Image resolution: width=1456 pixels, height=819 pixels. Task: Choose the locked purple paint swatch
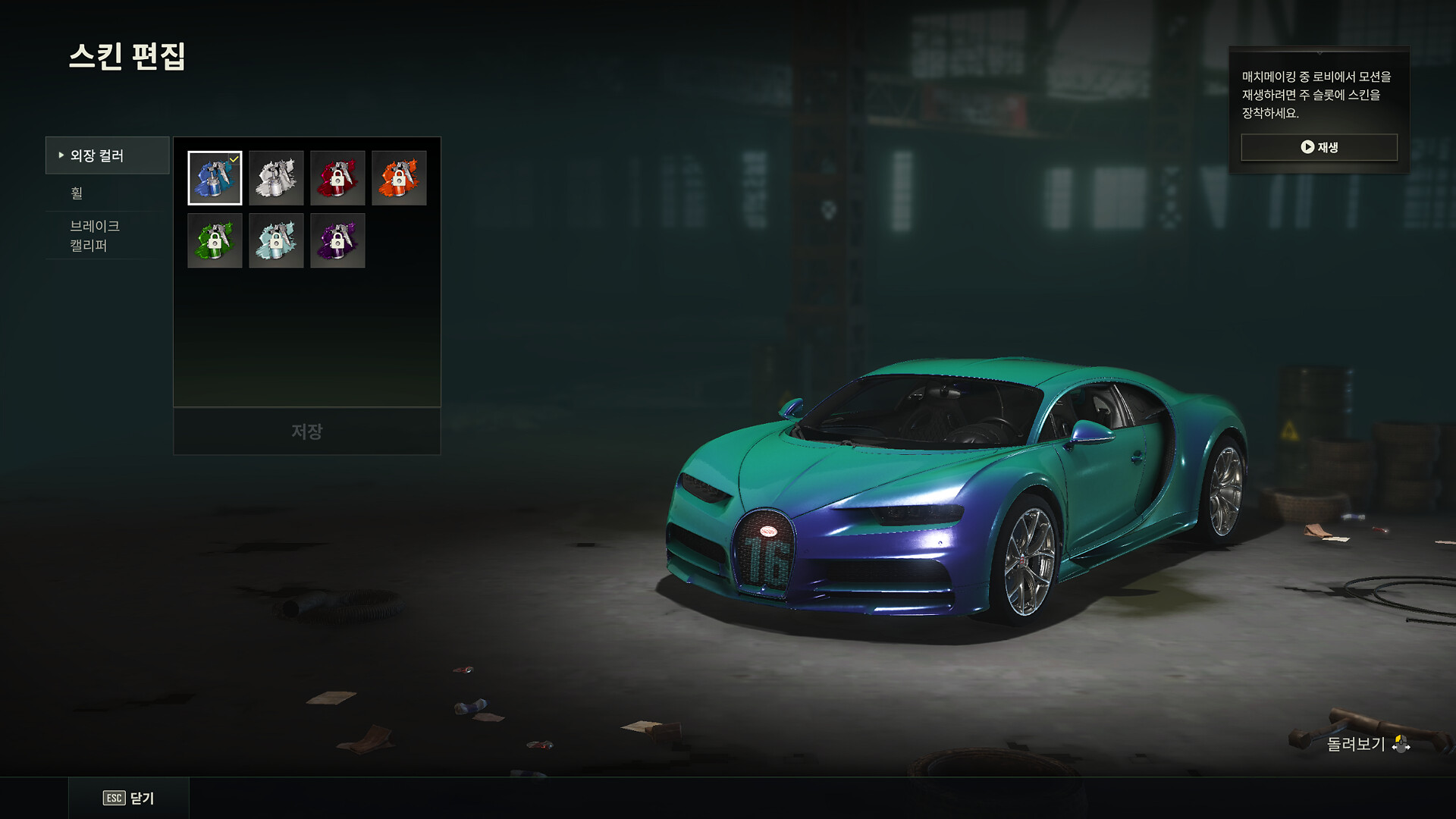(337, 240)
